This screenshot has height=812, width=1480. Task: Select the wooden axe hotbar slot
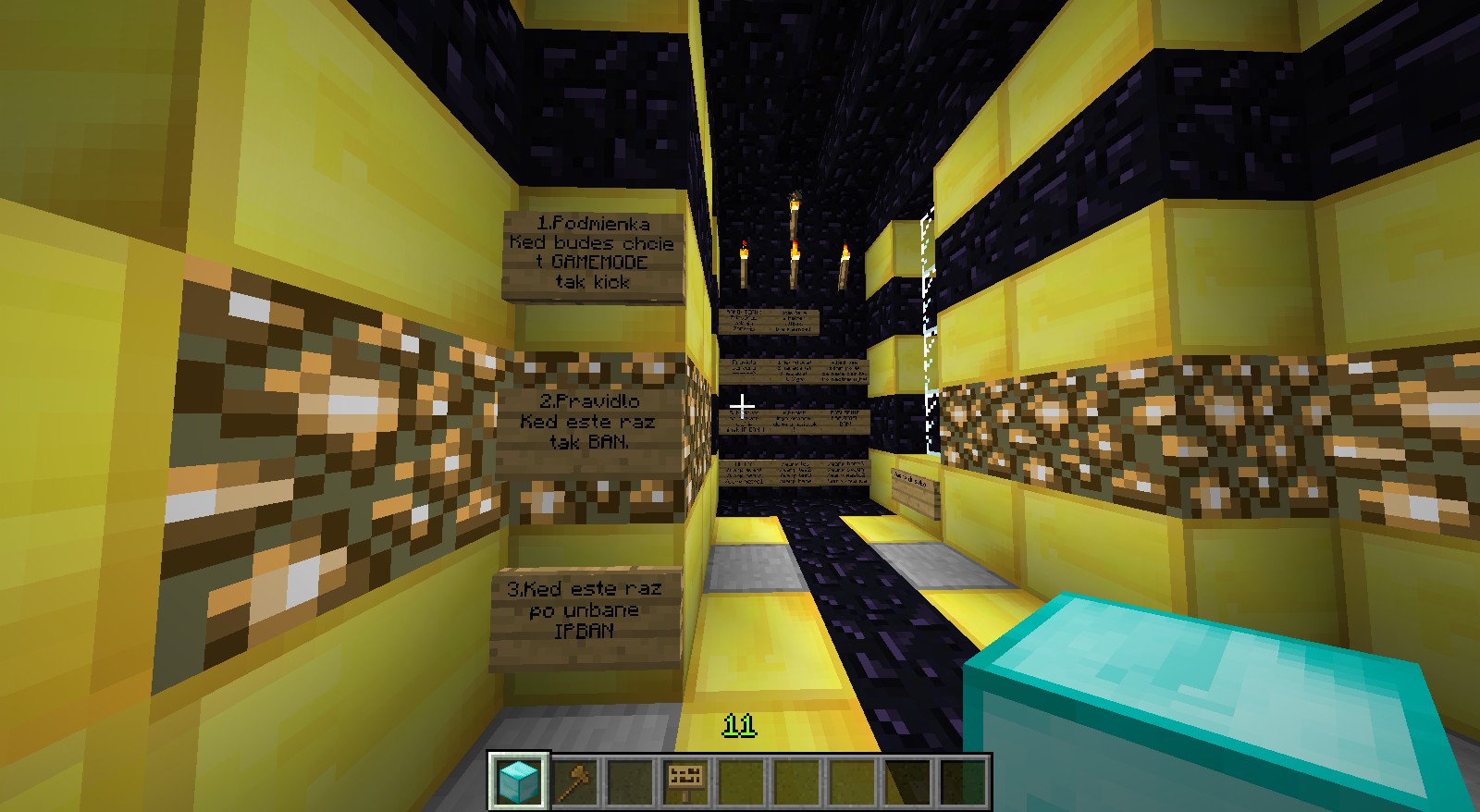(574, 781)
